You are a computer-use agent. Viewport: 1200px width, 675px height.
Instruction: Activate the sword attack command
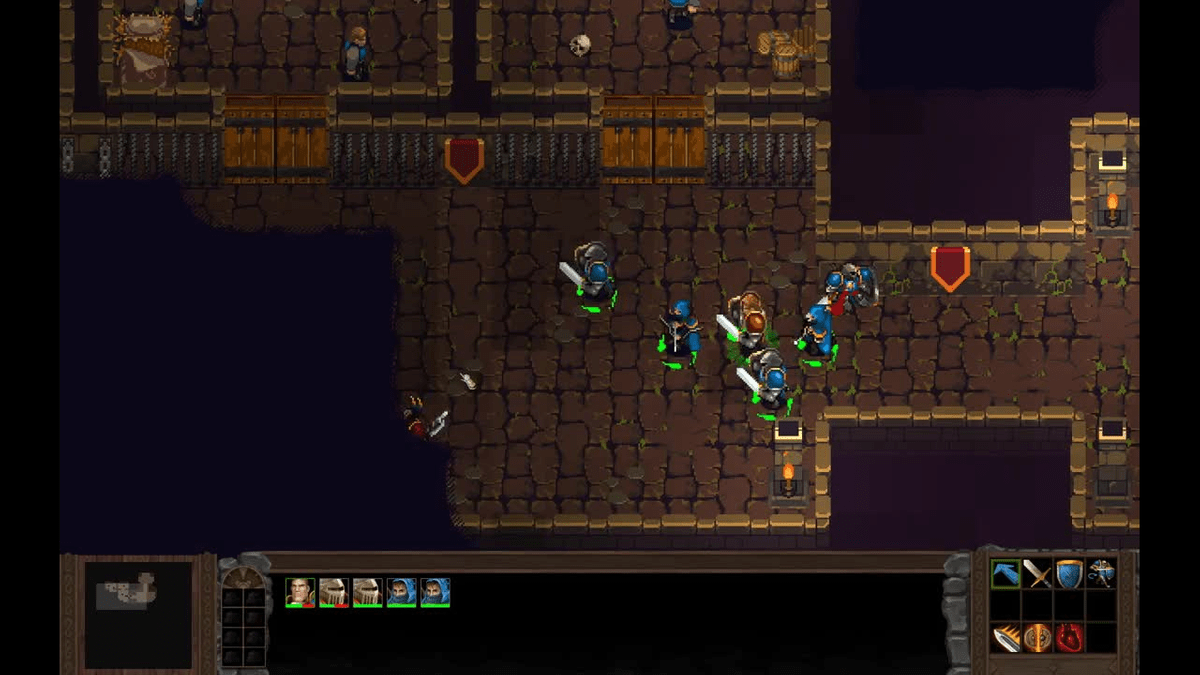click(1037, 574)
